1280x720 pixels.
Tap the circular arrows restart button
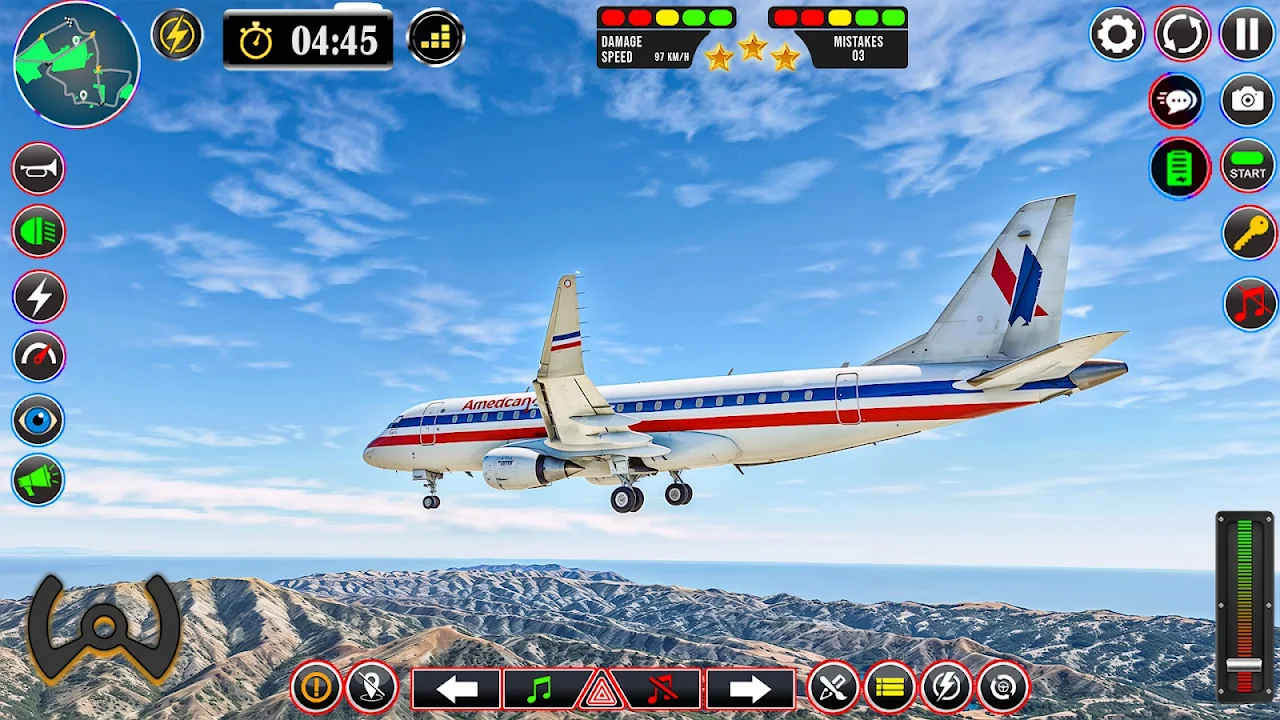[x=1182, y=35]
